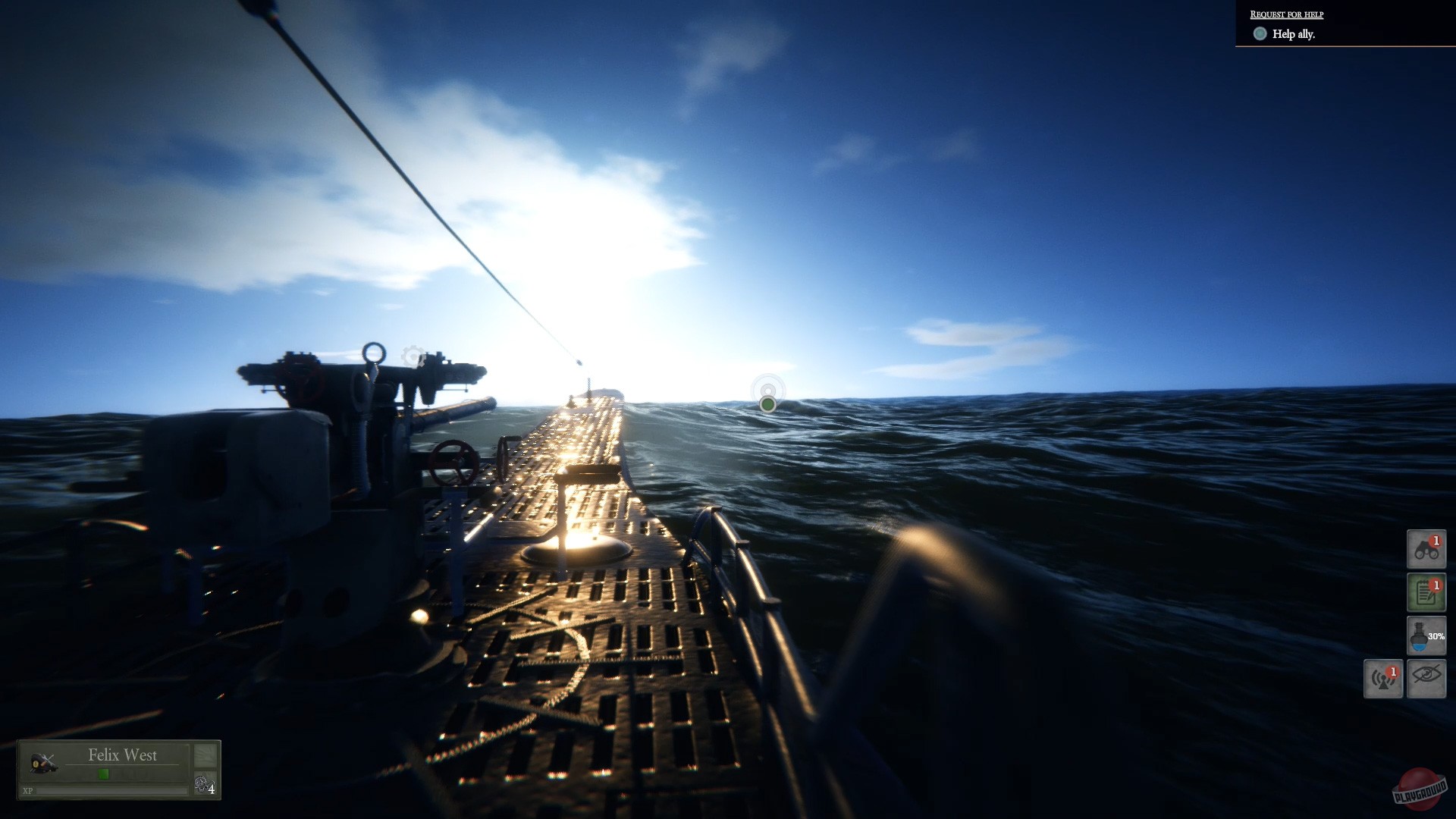Screen dimensions: 1456x819
Task: Click the notification badge on the binoculars icon
Action: tap(1436, 541)
